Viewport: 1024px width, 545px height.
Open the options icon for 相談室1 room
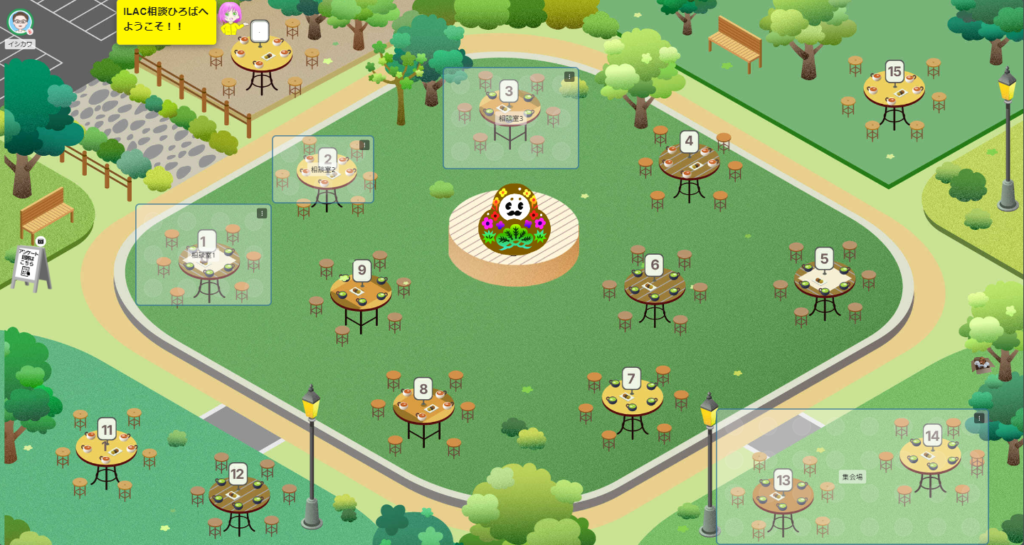coord(262,213)
